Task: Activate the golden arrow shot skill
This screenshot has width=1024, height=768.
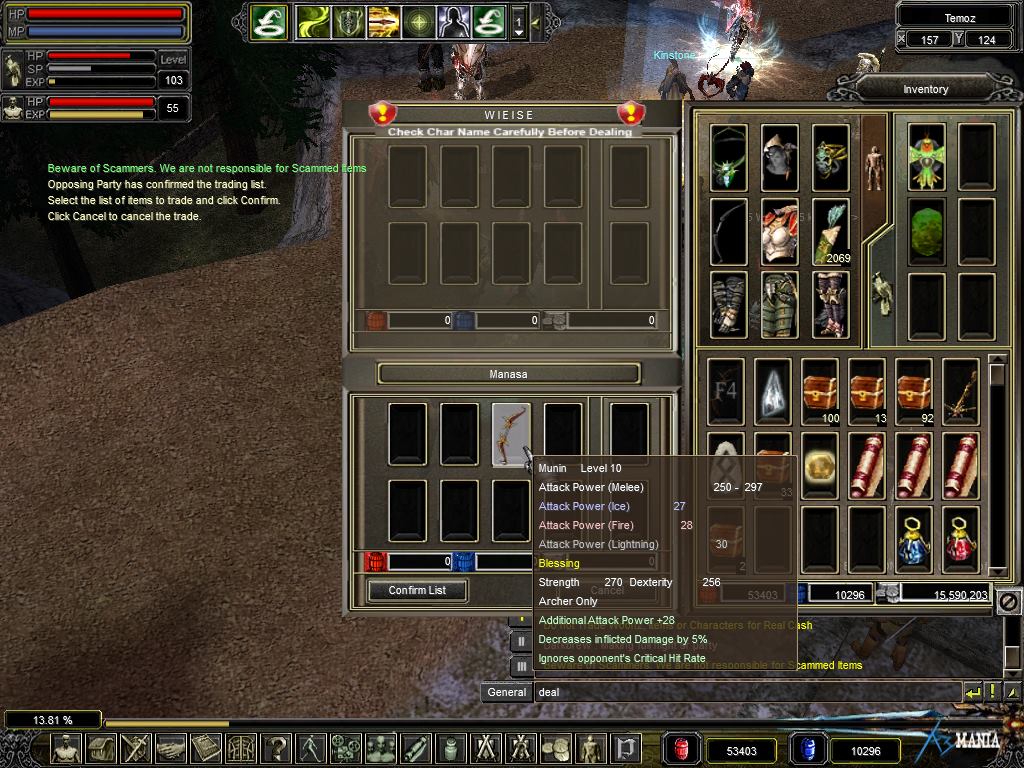Action: coord(382,21)
